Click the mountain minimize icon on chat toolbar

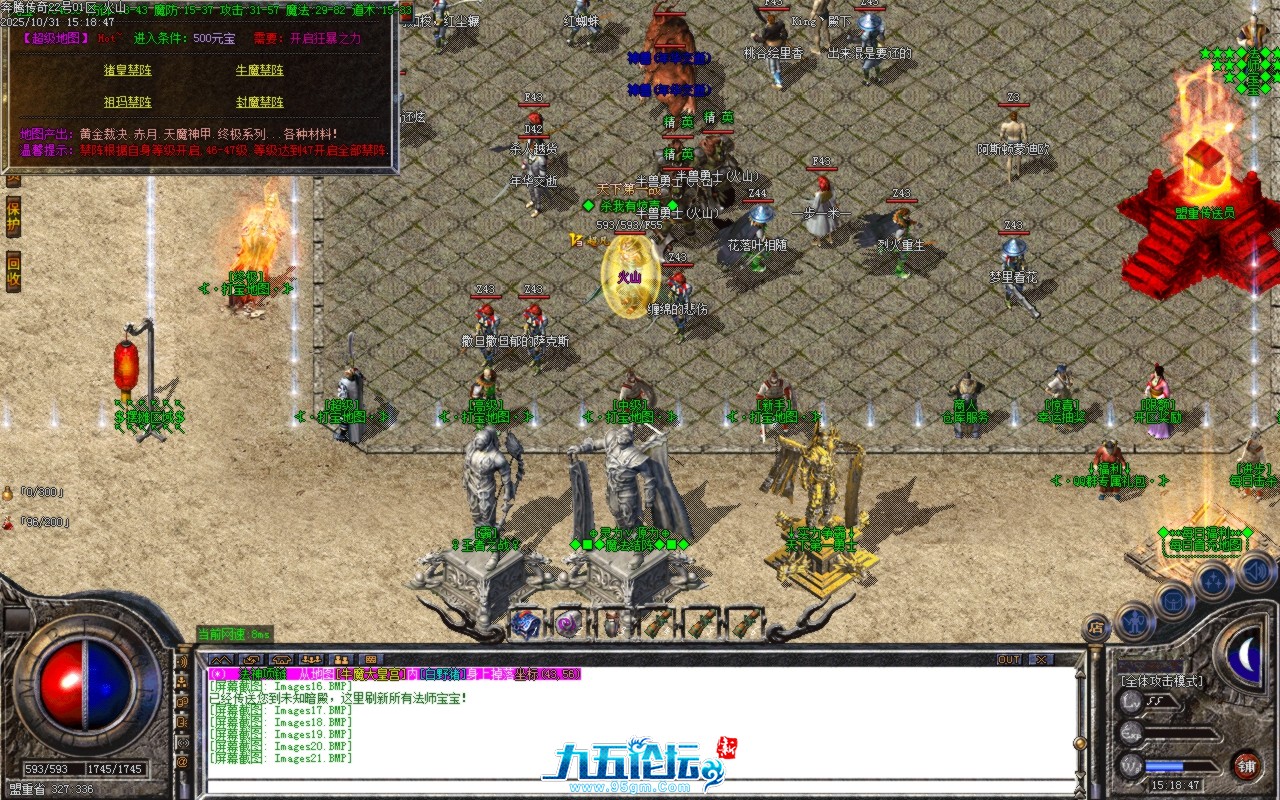(x=220, y=658)
